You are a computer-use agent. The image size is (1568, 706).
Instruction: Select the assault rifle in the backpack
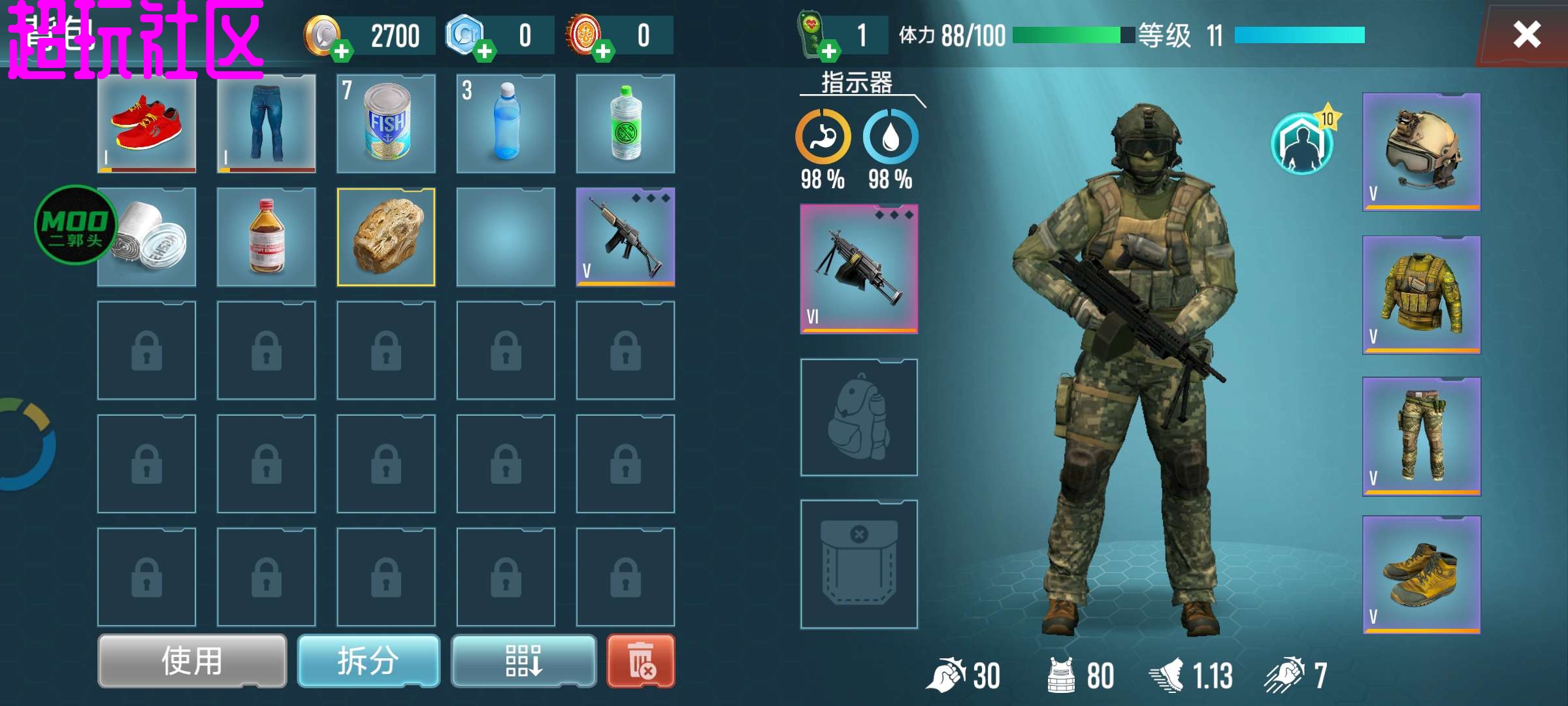click(x=625, y=237)
